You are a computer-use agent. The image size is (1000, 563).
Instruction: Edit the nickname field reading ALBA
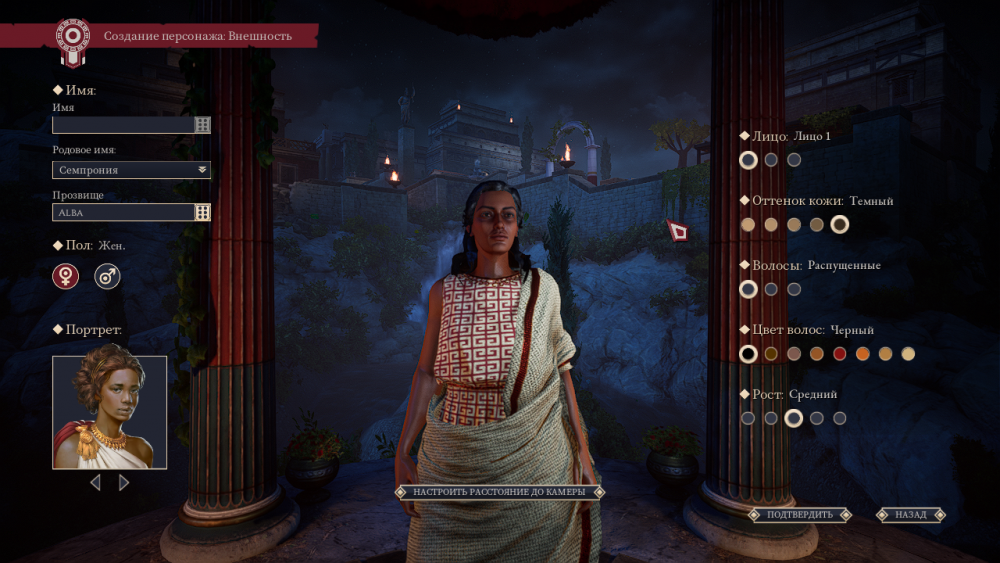pyautogui.click(x=122, y=213)
